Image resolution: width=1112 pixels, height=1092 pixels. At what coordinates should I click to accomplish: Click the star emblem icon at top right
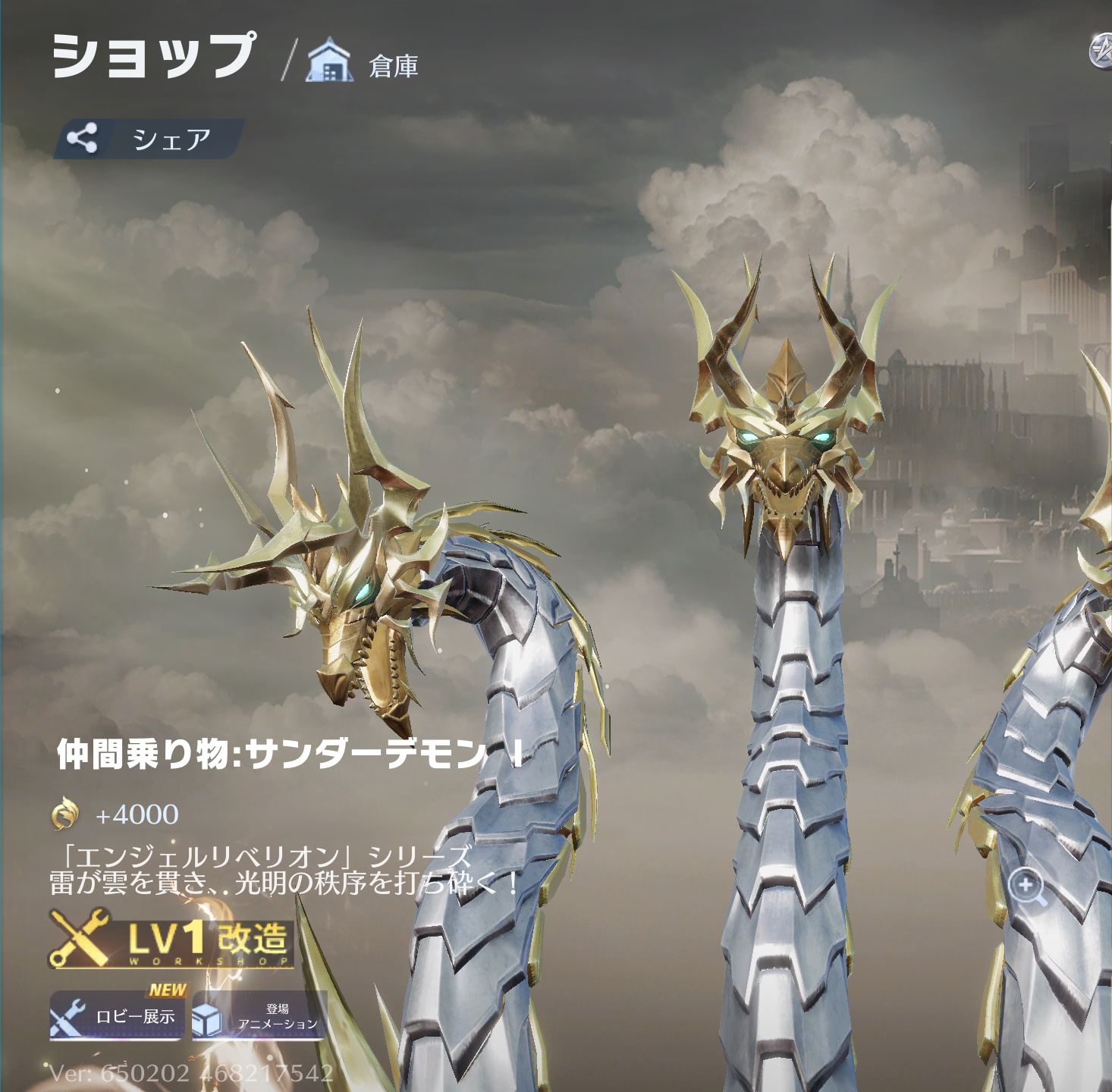coord(1101,52)
